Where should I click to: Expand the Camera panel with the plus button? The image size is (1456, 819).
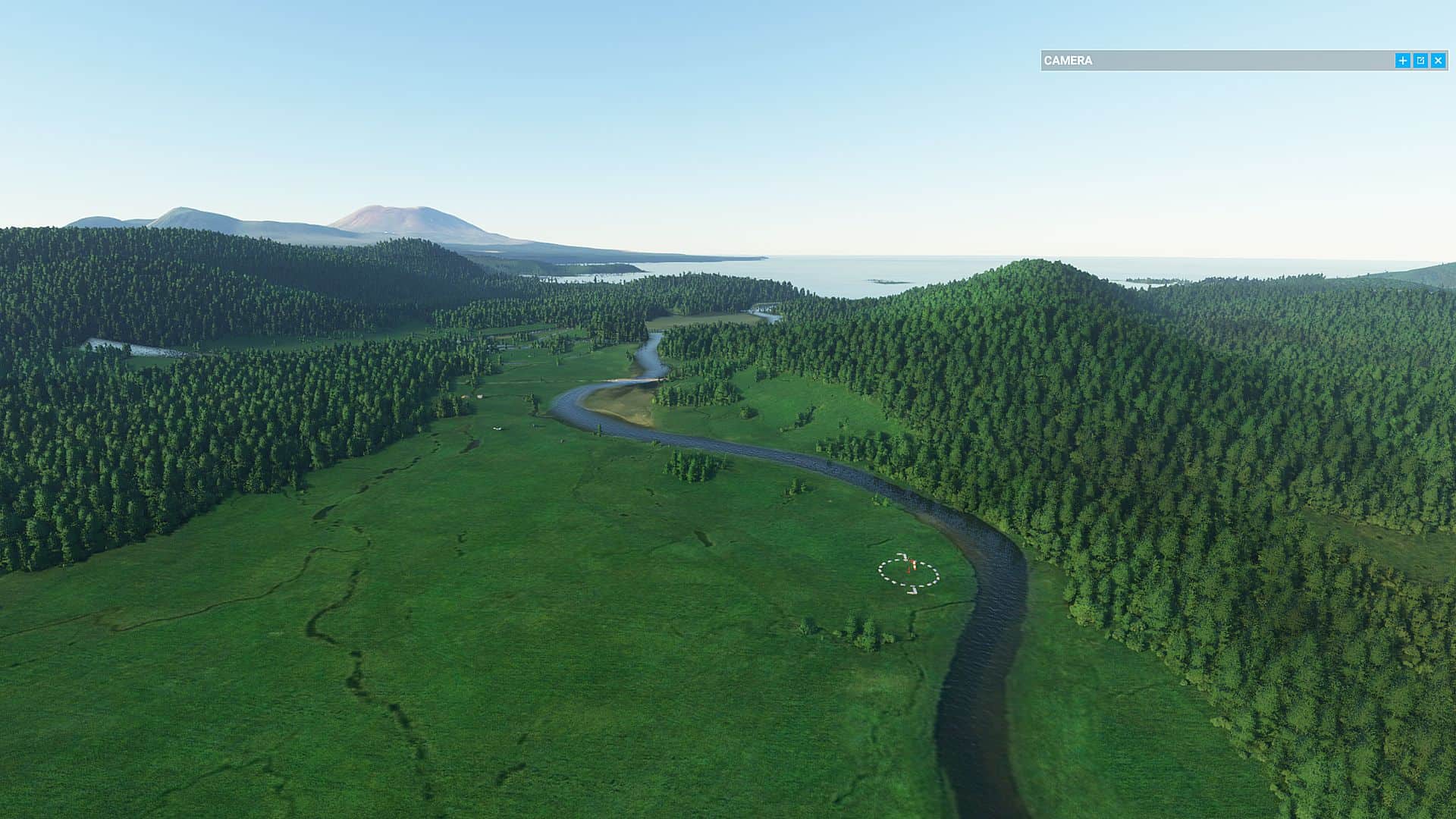[1402, 61]
